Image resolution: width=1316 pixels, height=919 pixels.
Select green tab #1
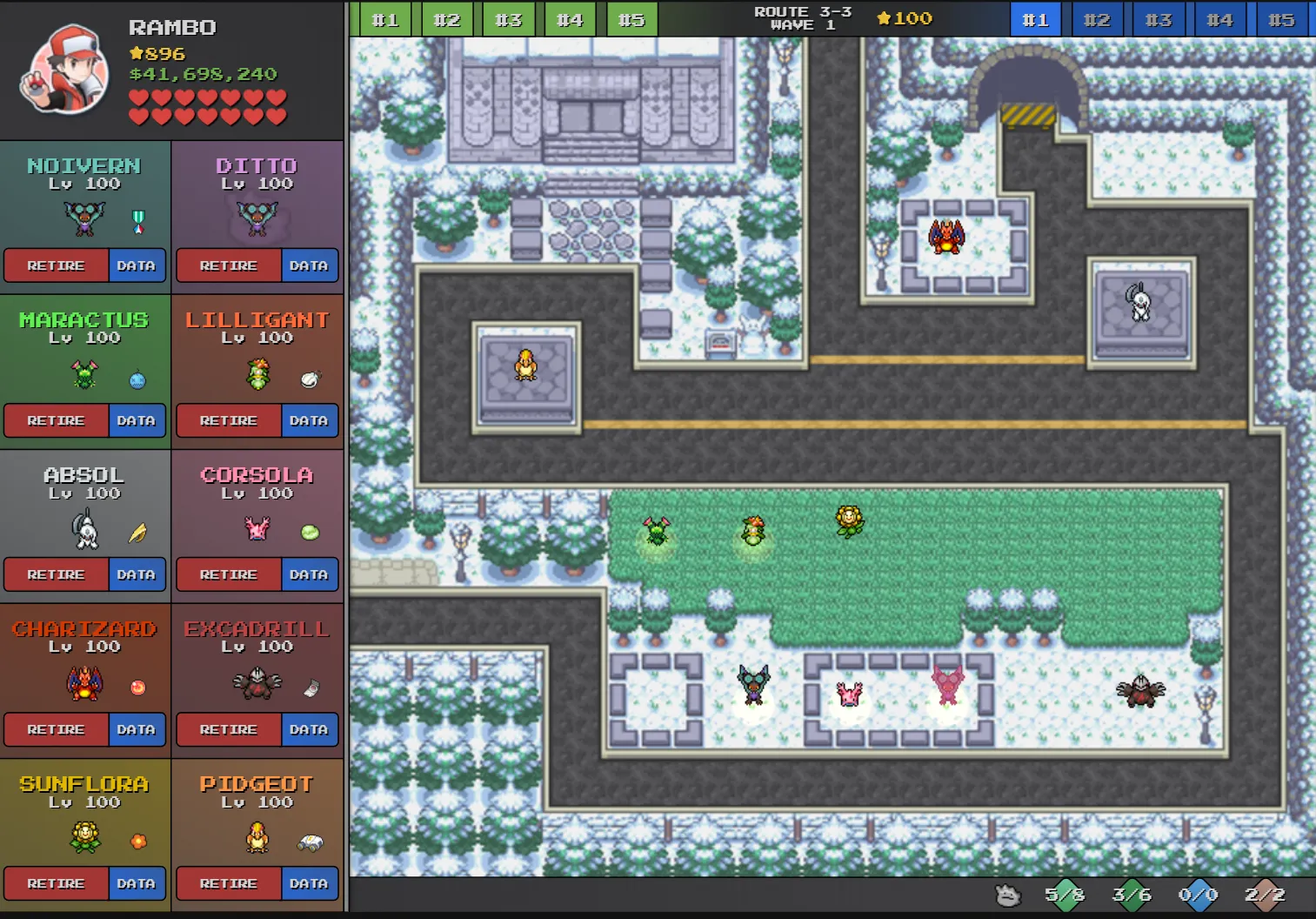[384, 19]
